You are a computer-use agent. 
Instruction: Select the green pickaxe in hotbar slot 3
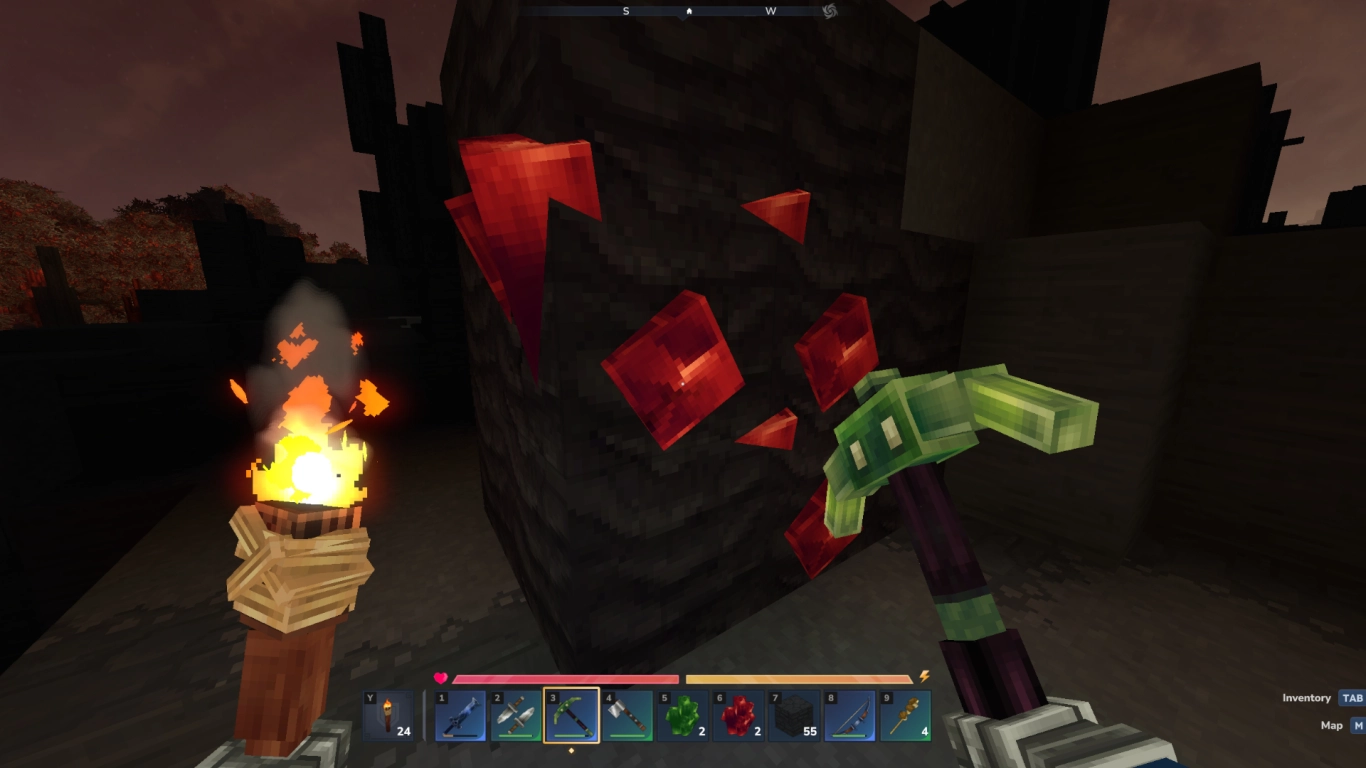pyautogui.click(x=571, y=715)
